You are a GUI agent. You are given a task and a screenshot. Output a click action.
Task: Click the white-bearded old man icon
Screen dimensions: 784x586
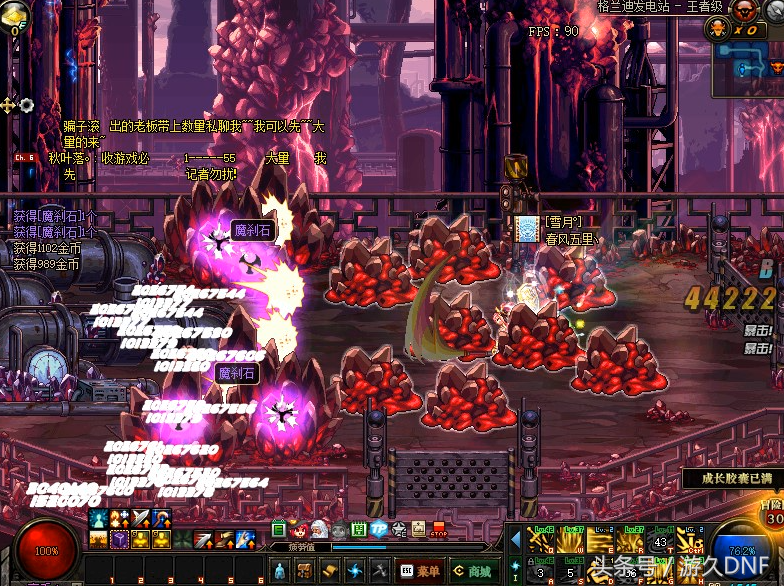[x=318, y=530]
